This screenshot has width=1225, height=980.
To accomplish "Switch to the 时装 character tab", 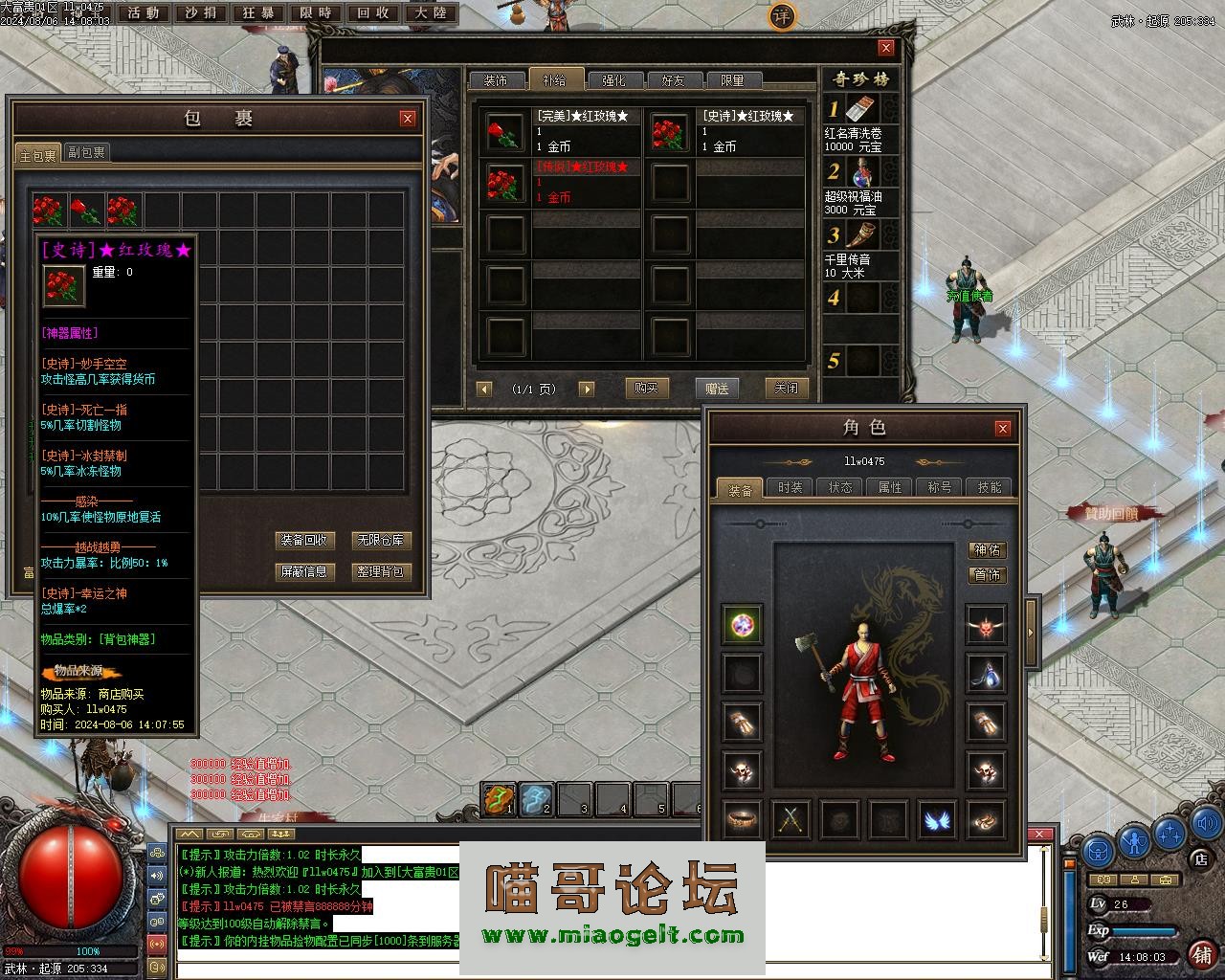I will pyautogui.click(x=791, y=487).
